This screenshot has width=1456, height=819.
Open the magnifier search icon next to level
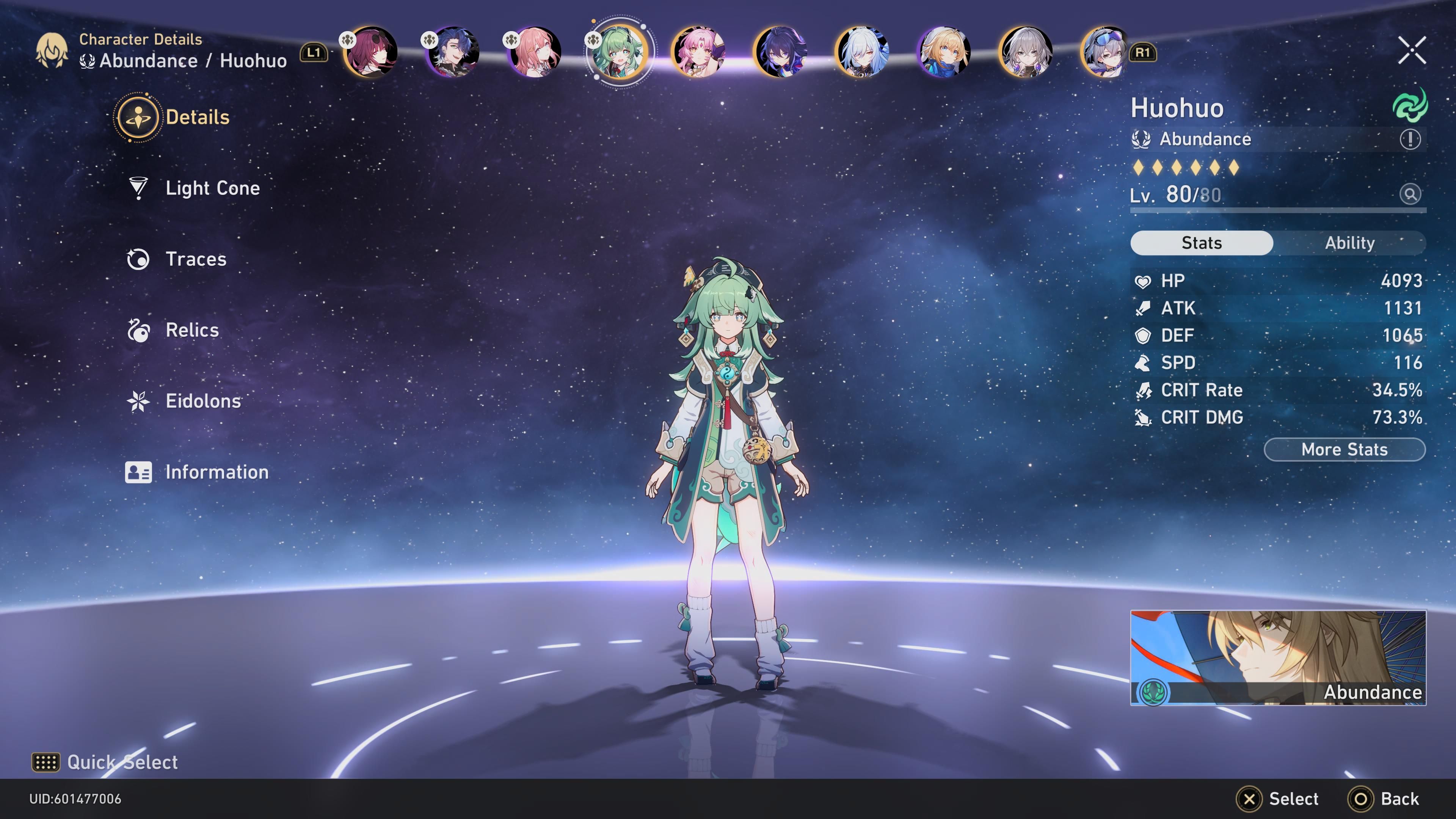[x=1411, y=194]
